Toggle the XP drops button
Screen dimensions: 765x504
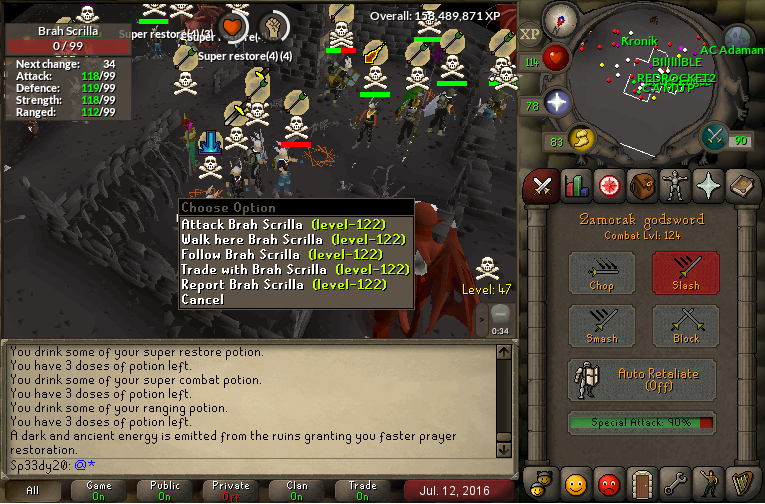pyautogui.click(x=528, y=33)
